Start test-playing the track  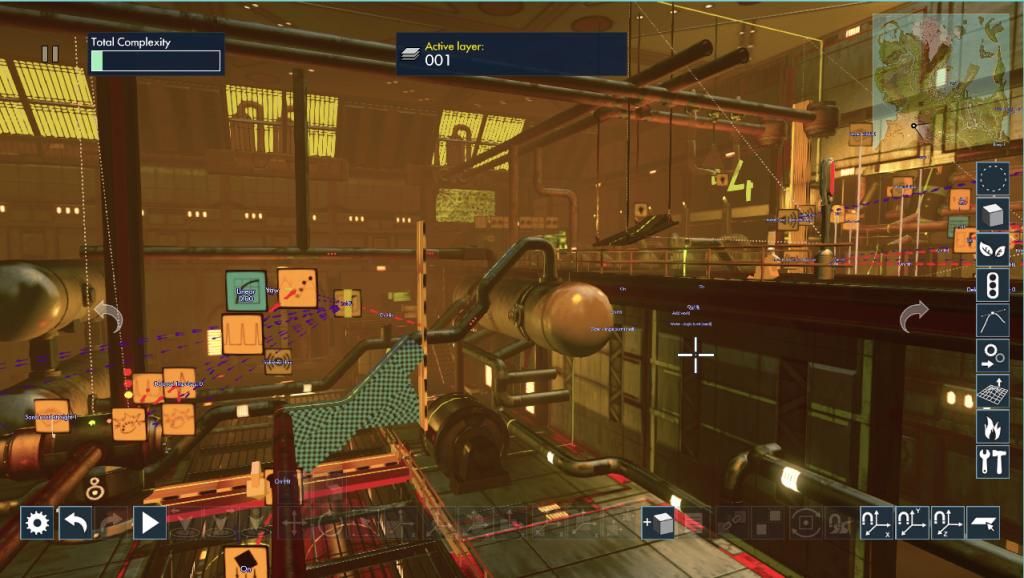click(x=150, y=523)
